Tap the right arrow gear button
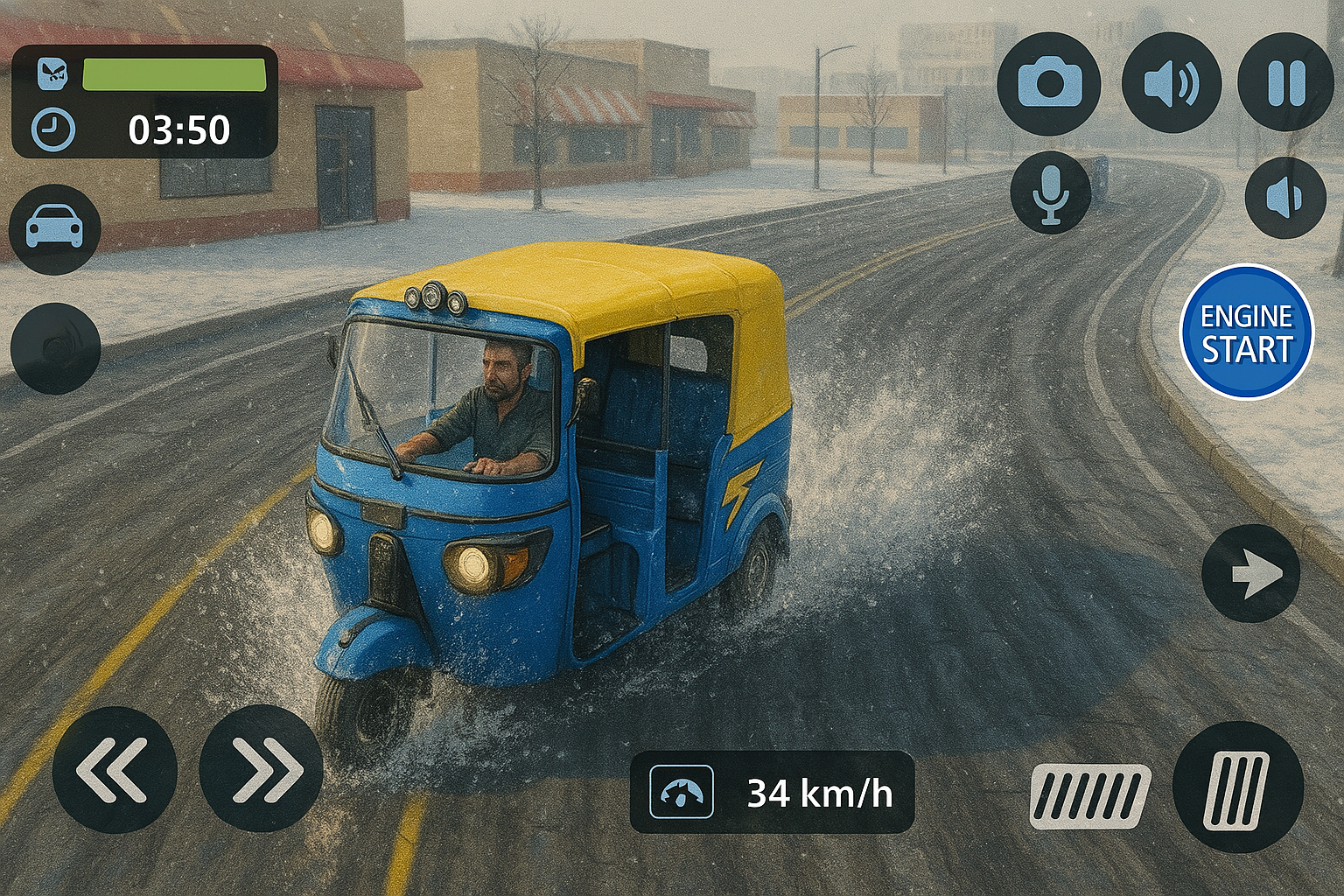 (1250, 574)
